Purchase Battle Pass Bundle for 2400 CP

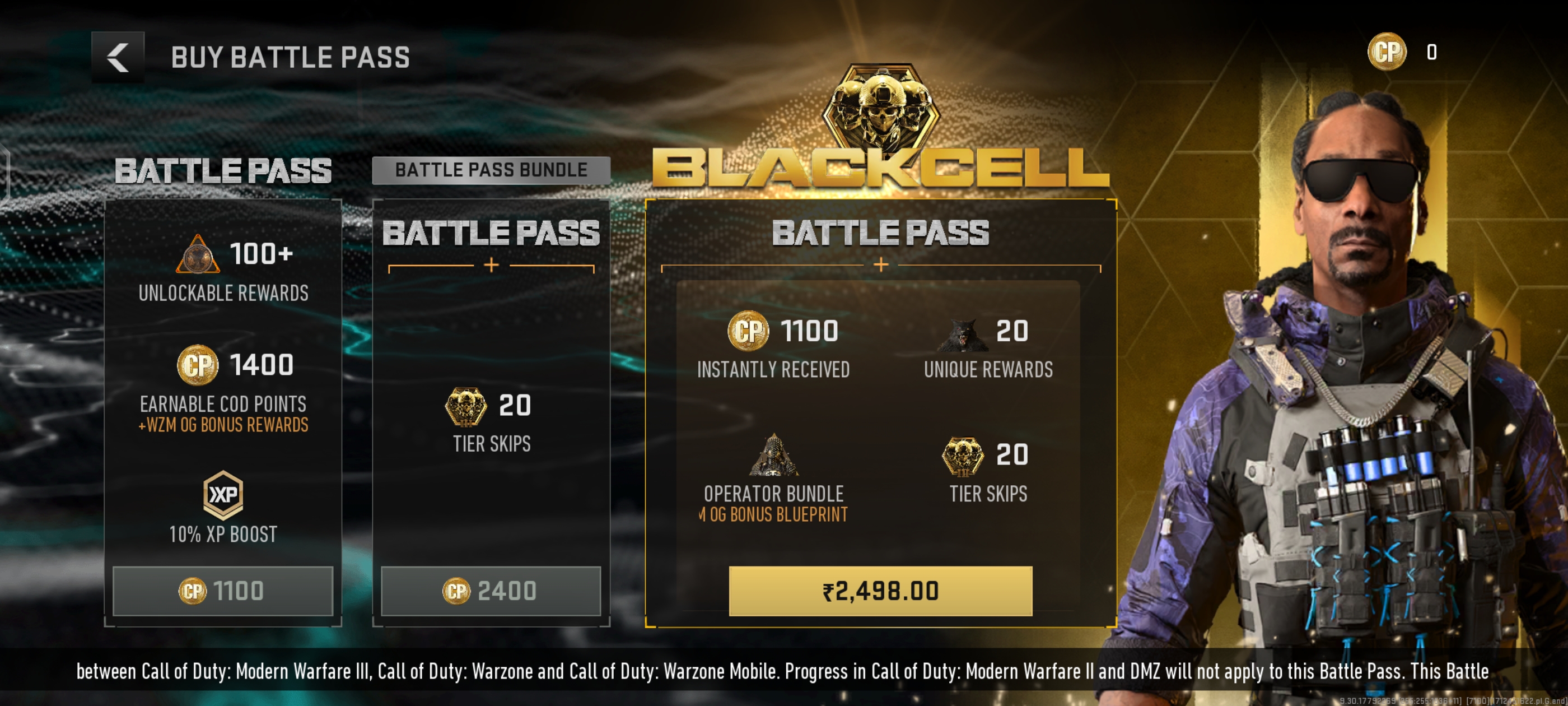click(x=491, y=590)
